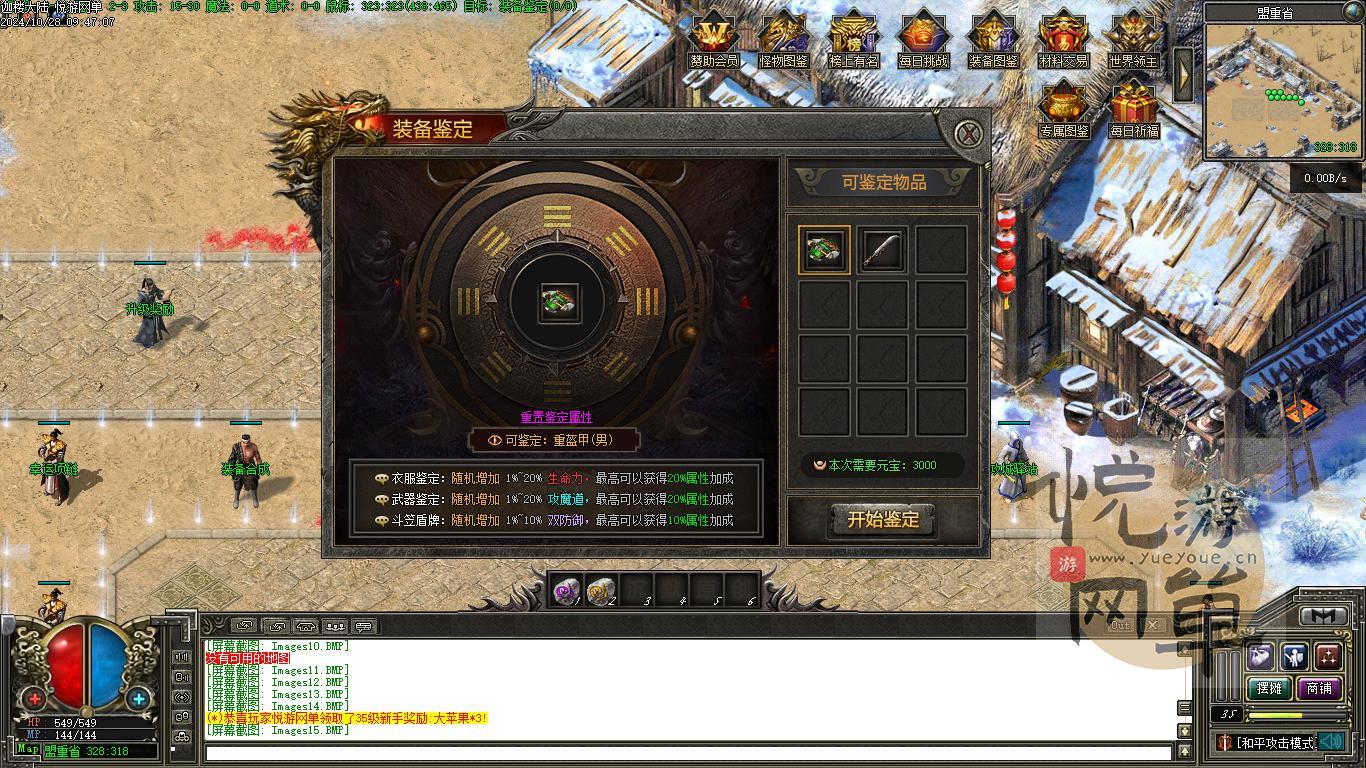Open the 世界领主 world boss icon
The image size is (1366, 768).
[1133, 36]
